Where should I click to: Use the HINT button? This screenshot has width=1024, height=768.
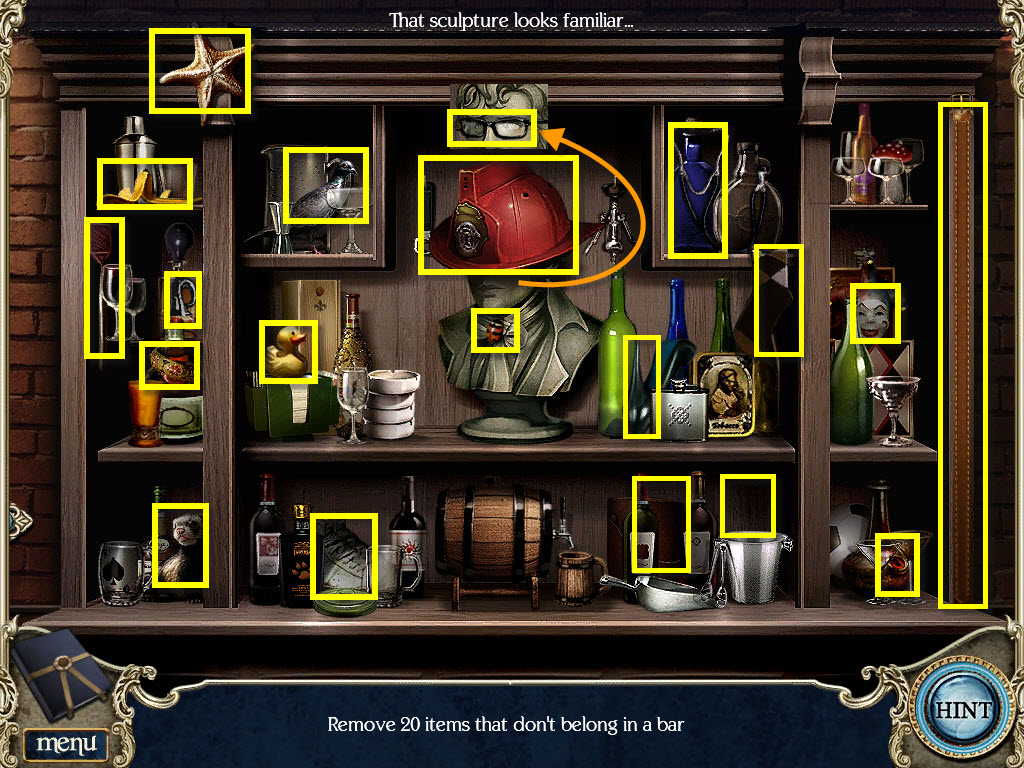pos(962,711)
